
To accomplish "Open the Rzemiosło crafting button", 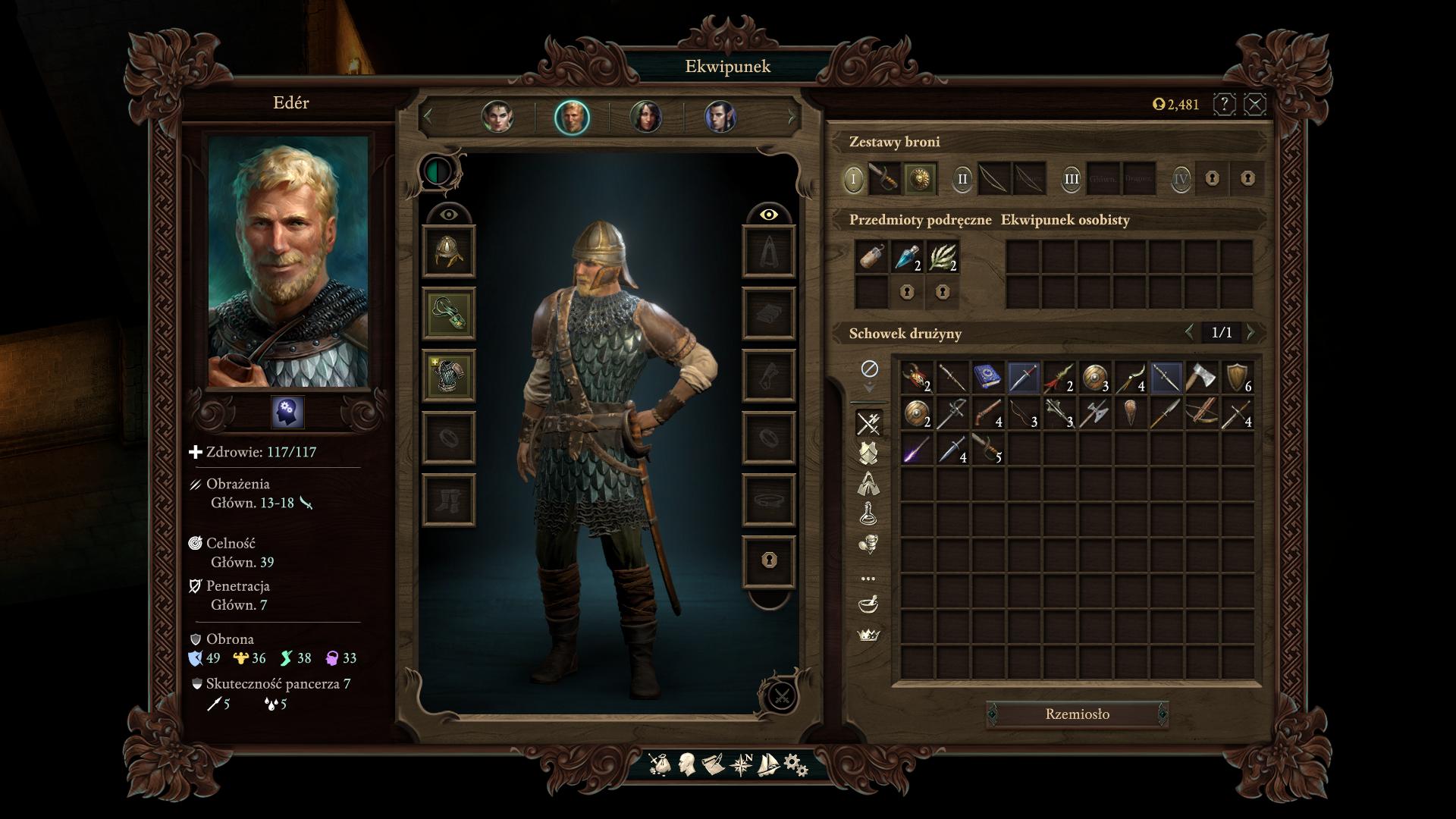I will [1077, 714].
